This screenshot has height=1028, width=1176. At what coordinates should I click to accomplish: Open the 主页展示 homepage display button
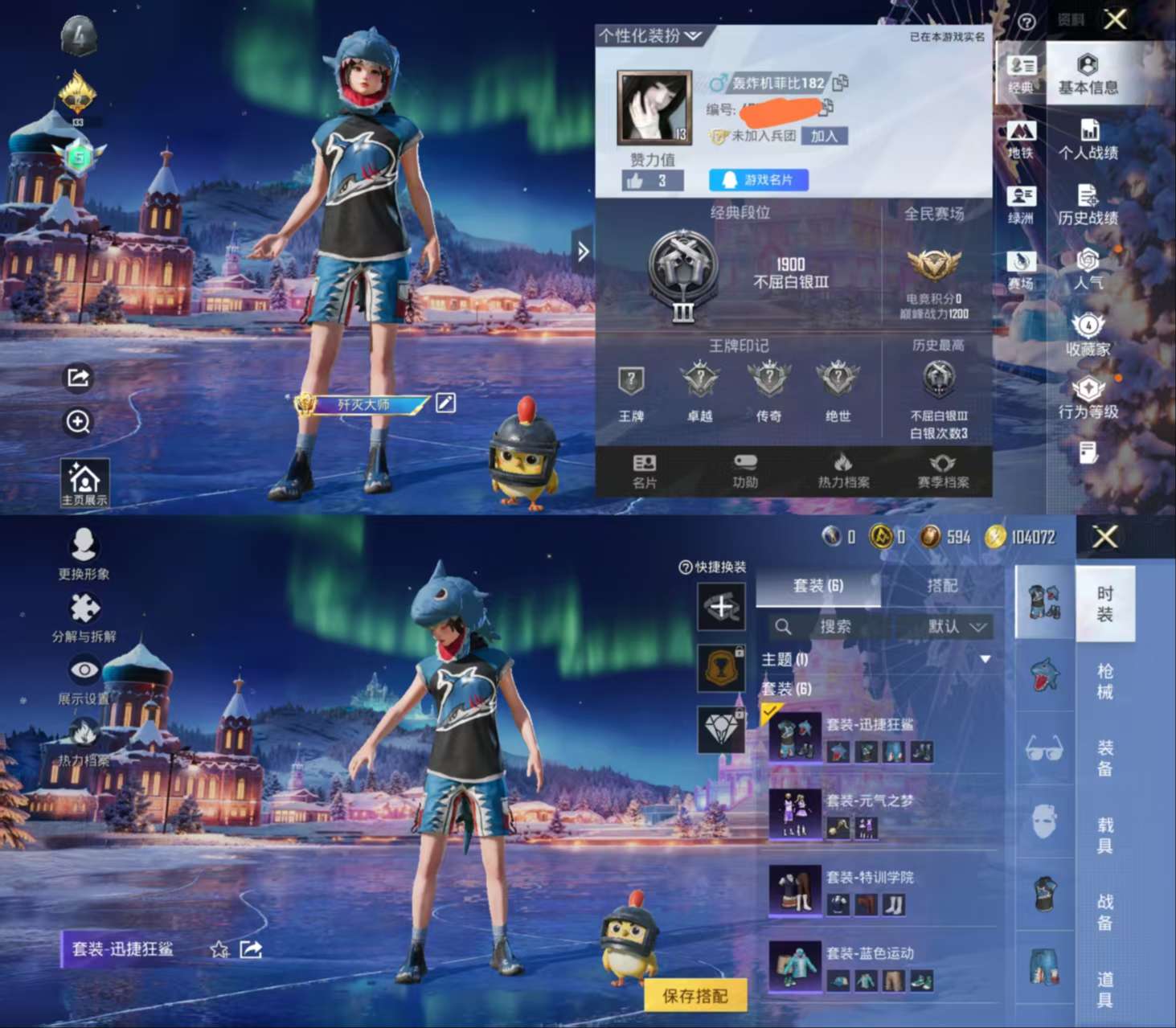(84, 483)
